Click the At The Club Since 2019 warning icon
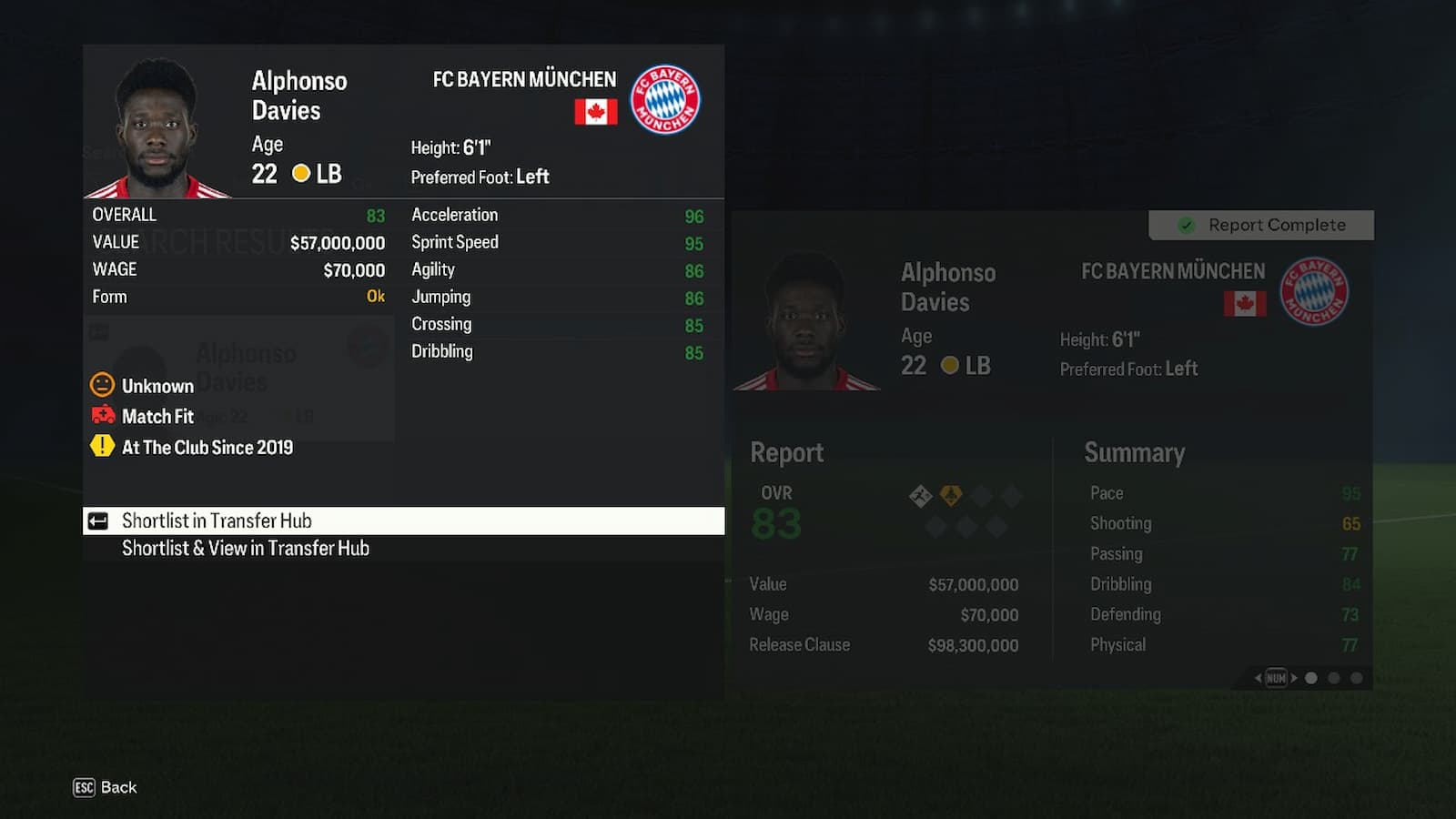Viewport: 1456px width, 819px height. (102, 447)
